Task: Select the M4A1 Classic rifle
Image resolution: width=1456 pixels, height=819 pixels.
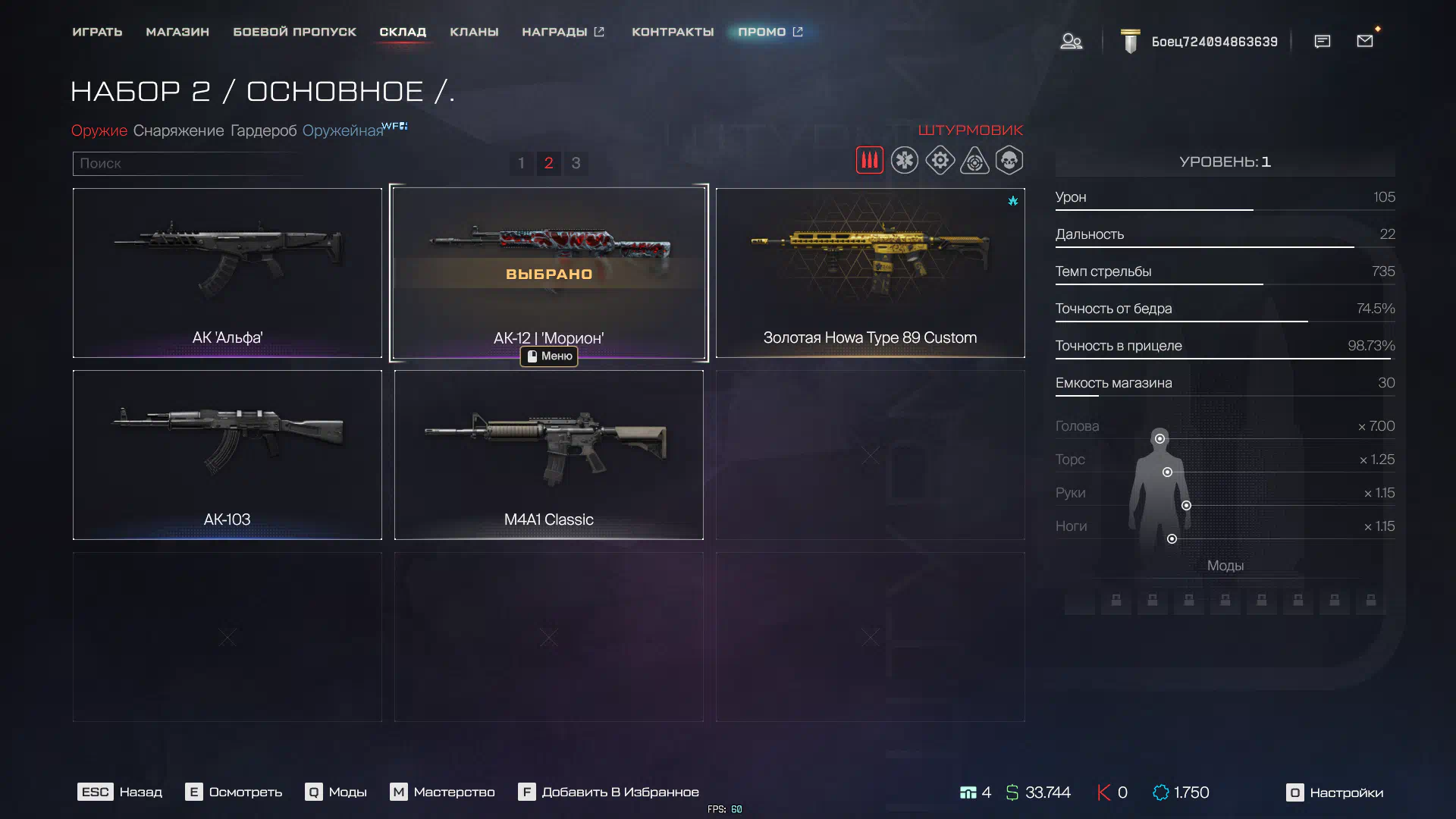Action: click(x=548, y=454)
